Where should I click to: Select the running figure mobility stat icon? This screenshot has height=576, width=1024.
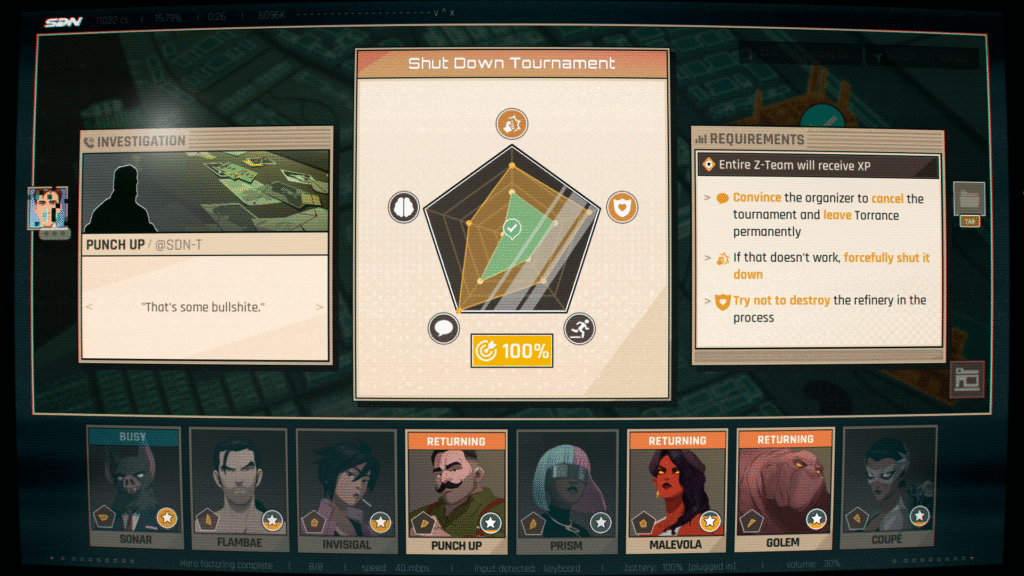[x=580, y=327]
